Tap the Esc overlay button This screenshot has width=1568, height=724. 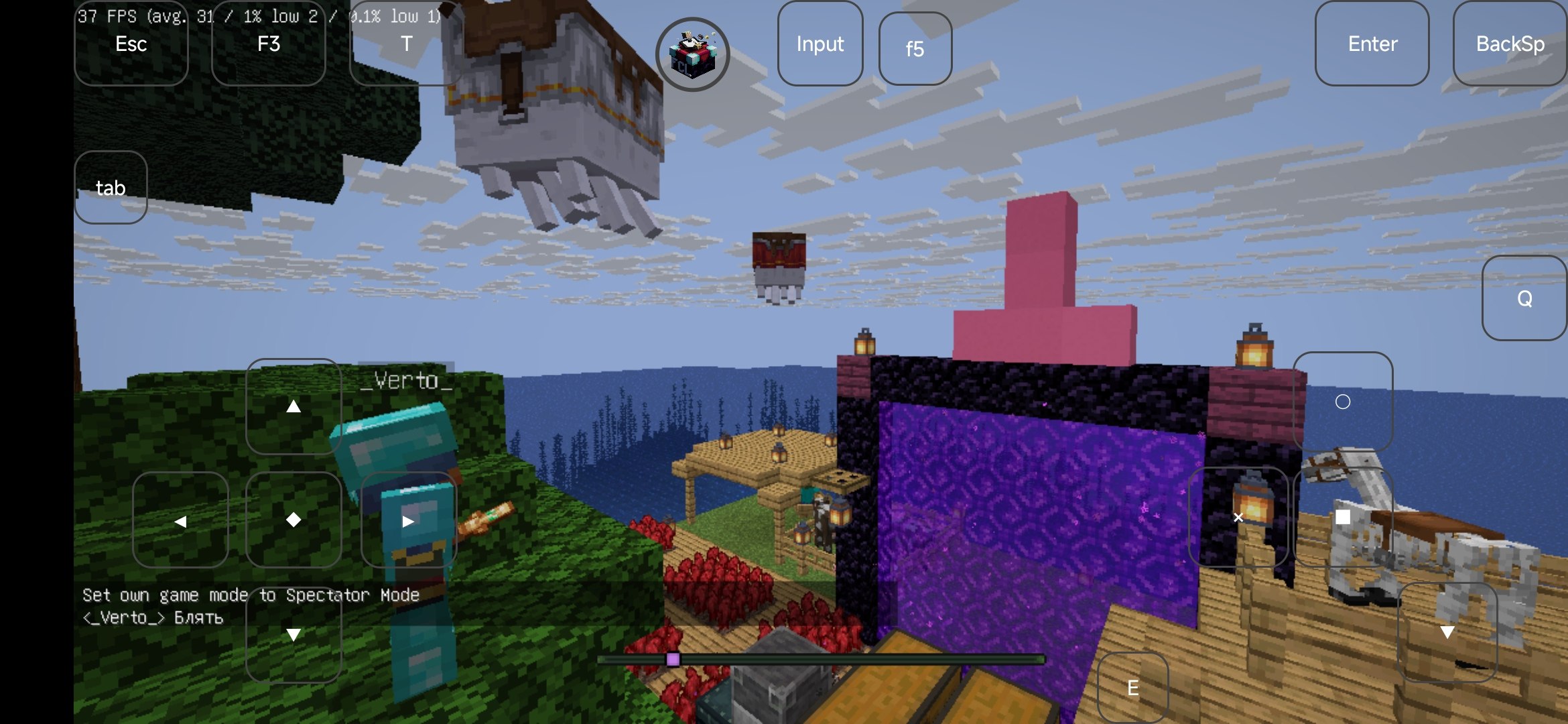coord(131,44)
